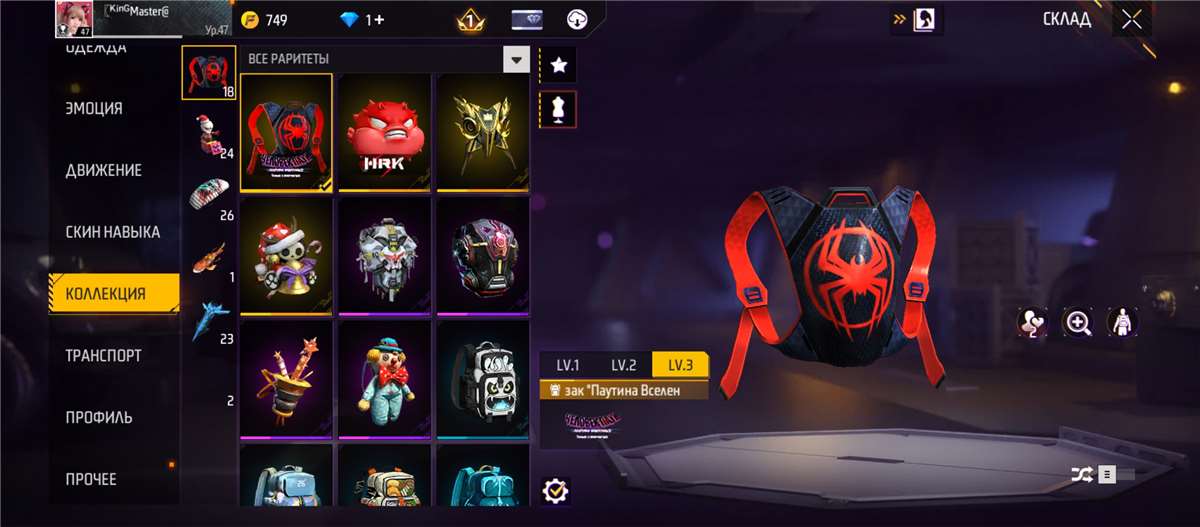
Task: Switch to the LV.1 backpack tab
Action: tap(568, 365)
